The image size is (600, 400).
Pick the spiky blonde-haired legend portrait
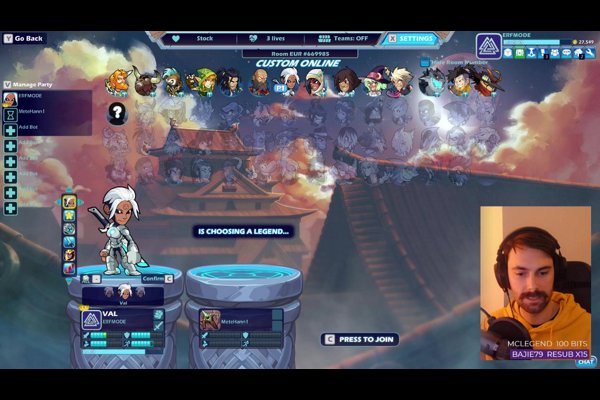coord(400,81)
